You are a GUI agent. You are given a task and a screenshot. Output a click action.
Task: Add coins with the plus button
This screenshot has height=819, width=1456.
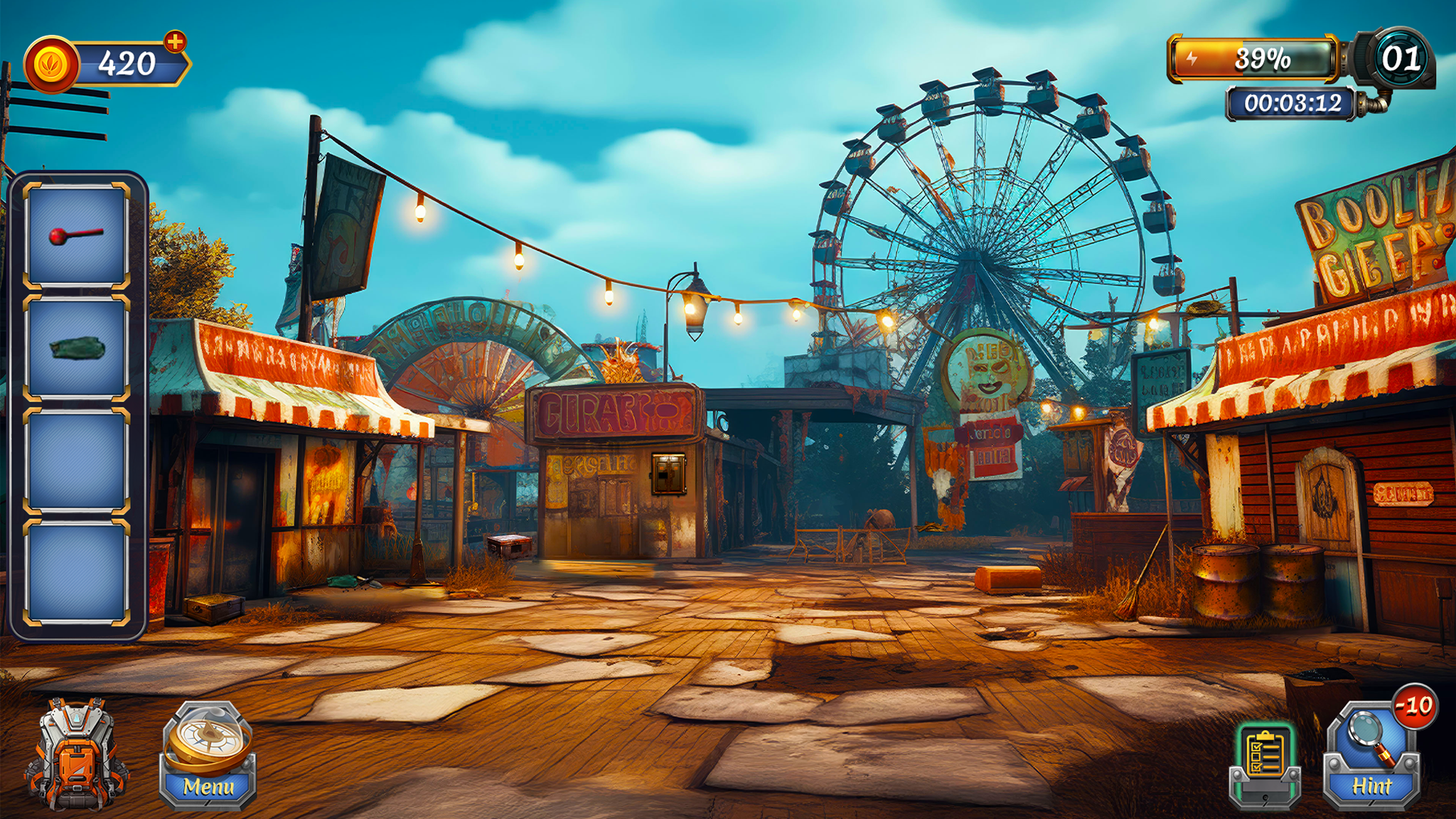coord(175,42)
